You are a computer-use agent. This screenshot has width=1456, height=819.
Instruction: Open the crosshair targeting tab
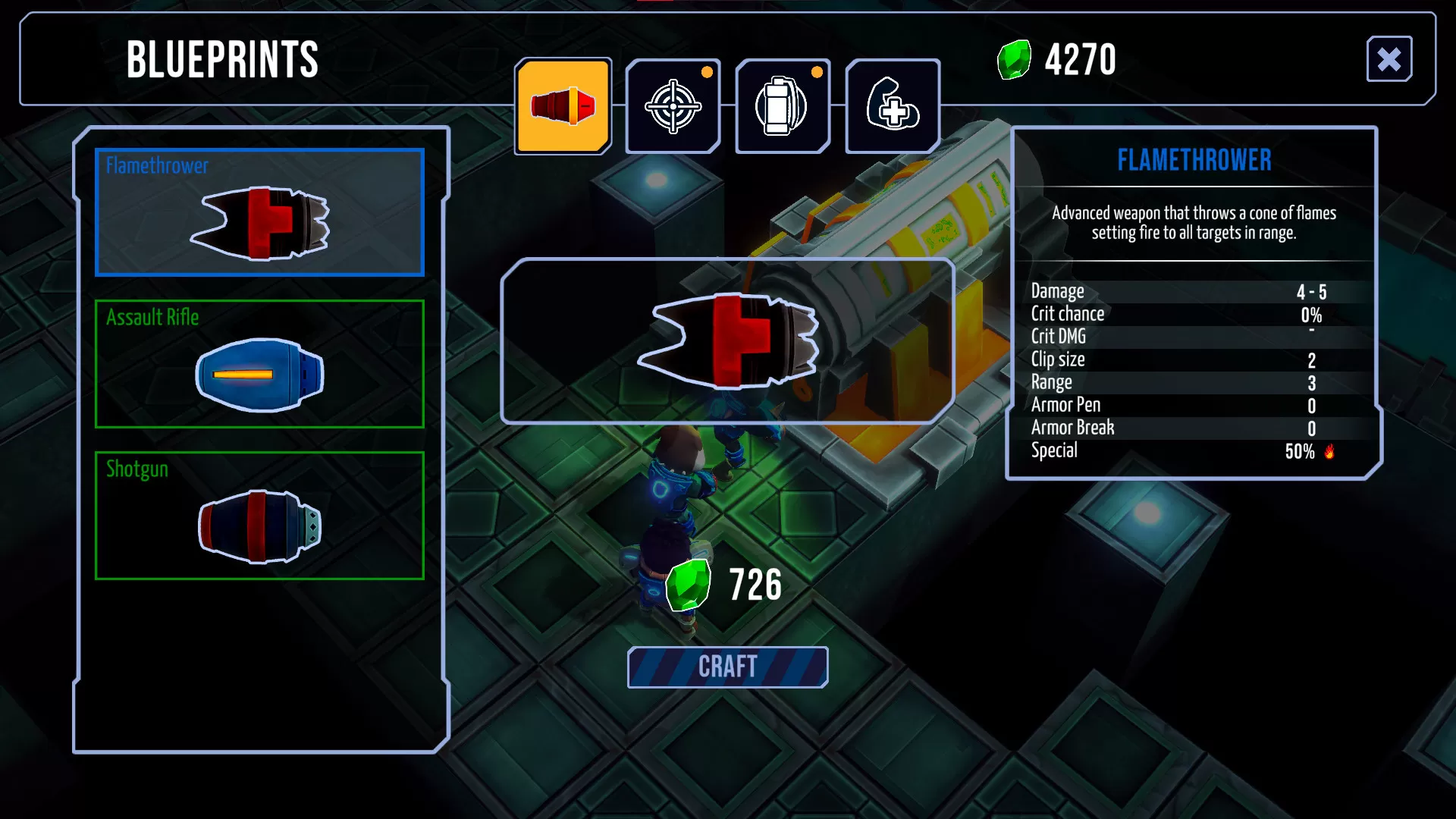pos(673,106)
